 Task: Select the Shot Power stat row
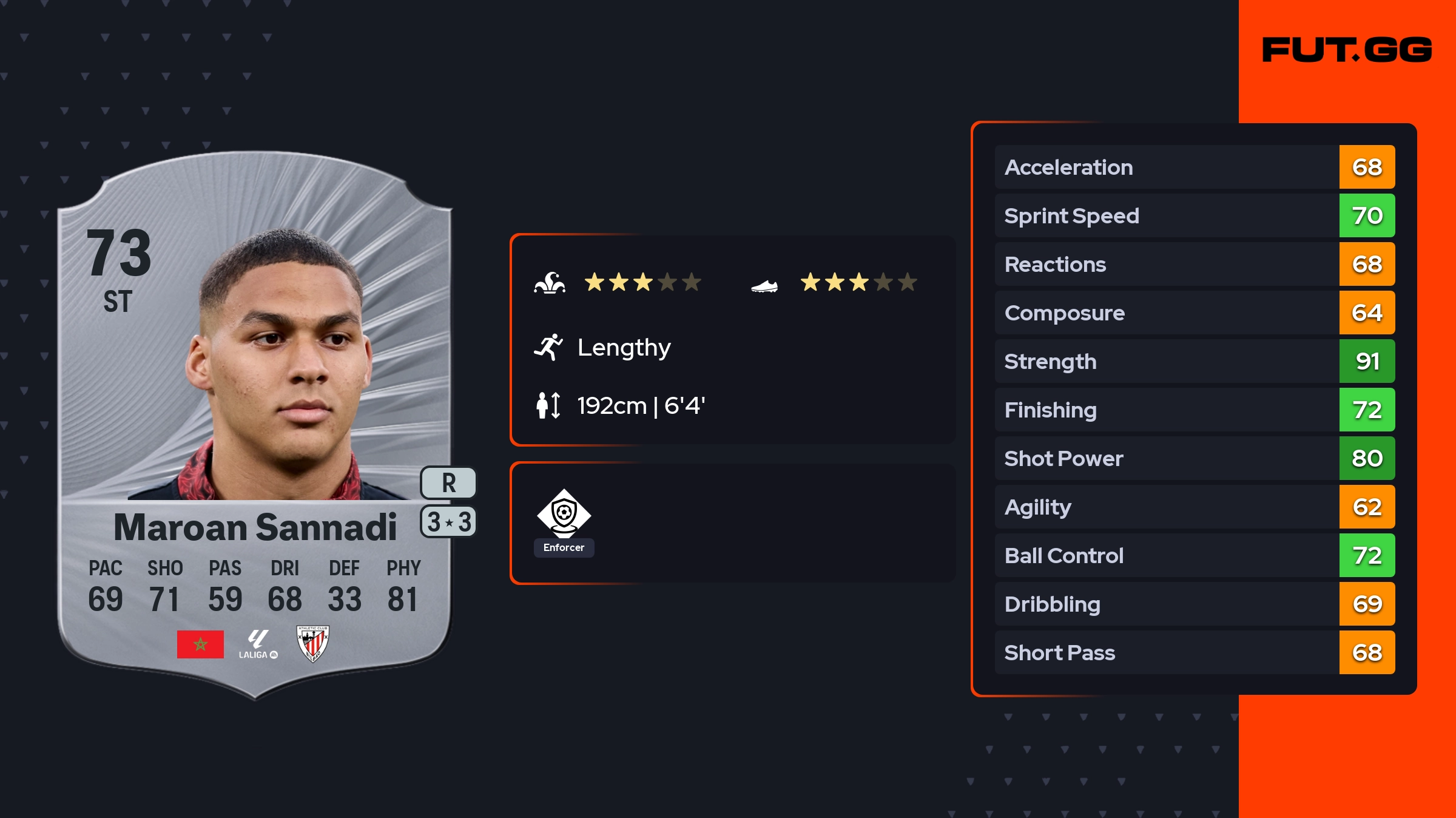(1194, 458)
